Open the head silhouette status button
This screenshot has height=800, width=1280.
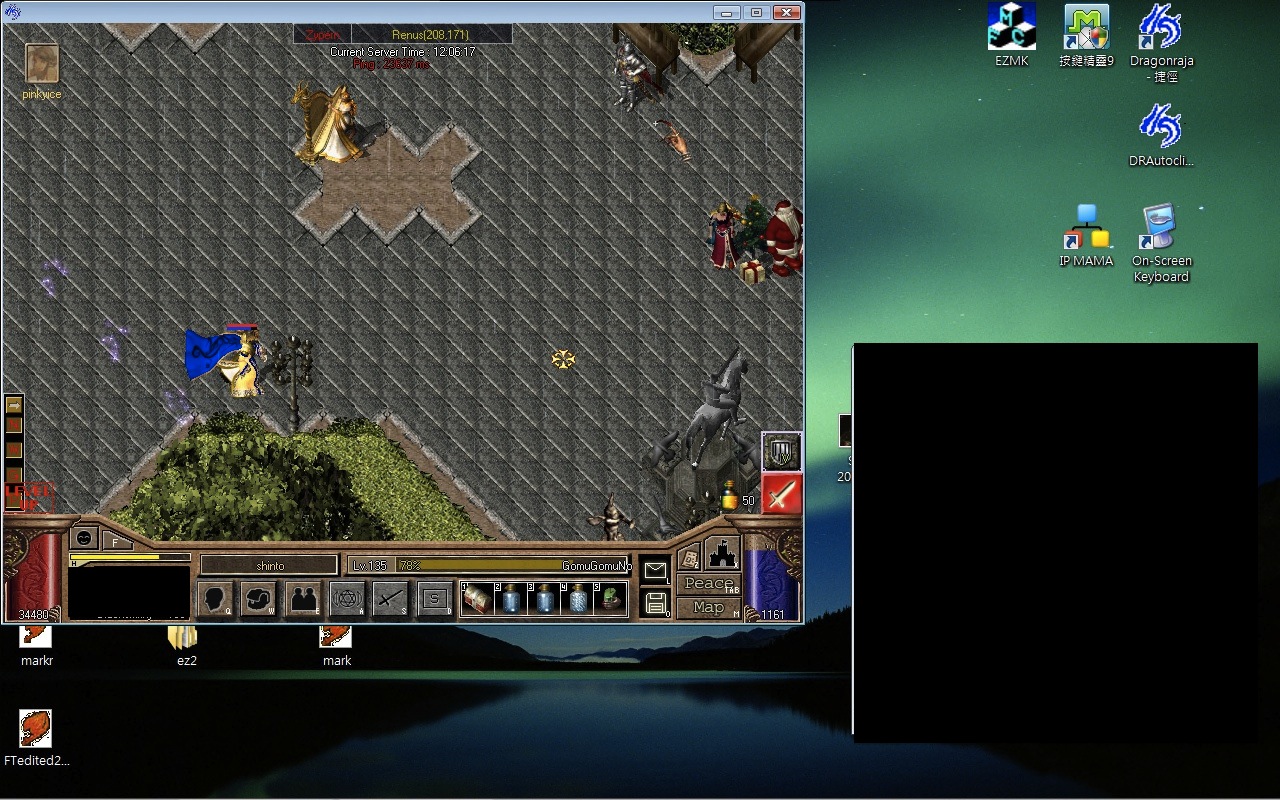[x=216, y=599]
